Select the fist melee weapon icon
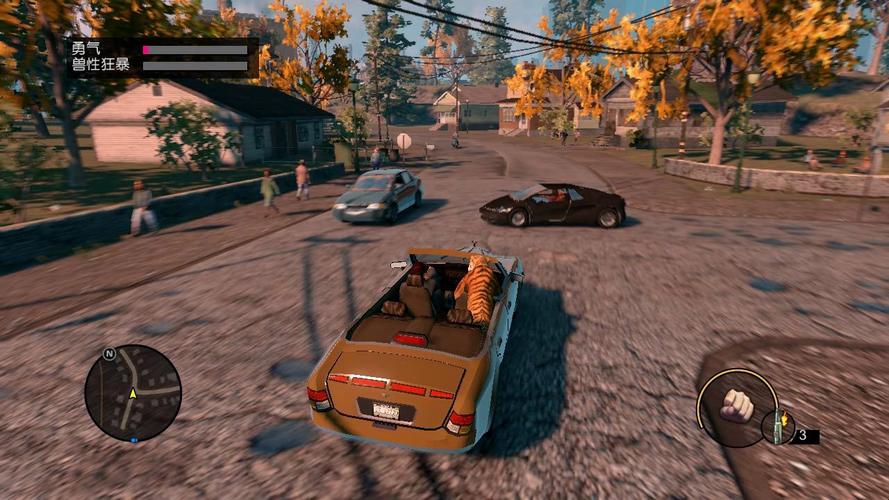This screenshot has height=500, width=889. pyautogui.click(x=737, y=405)
